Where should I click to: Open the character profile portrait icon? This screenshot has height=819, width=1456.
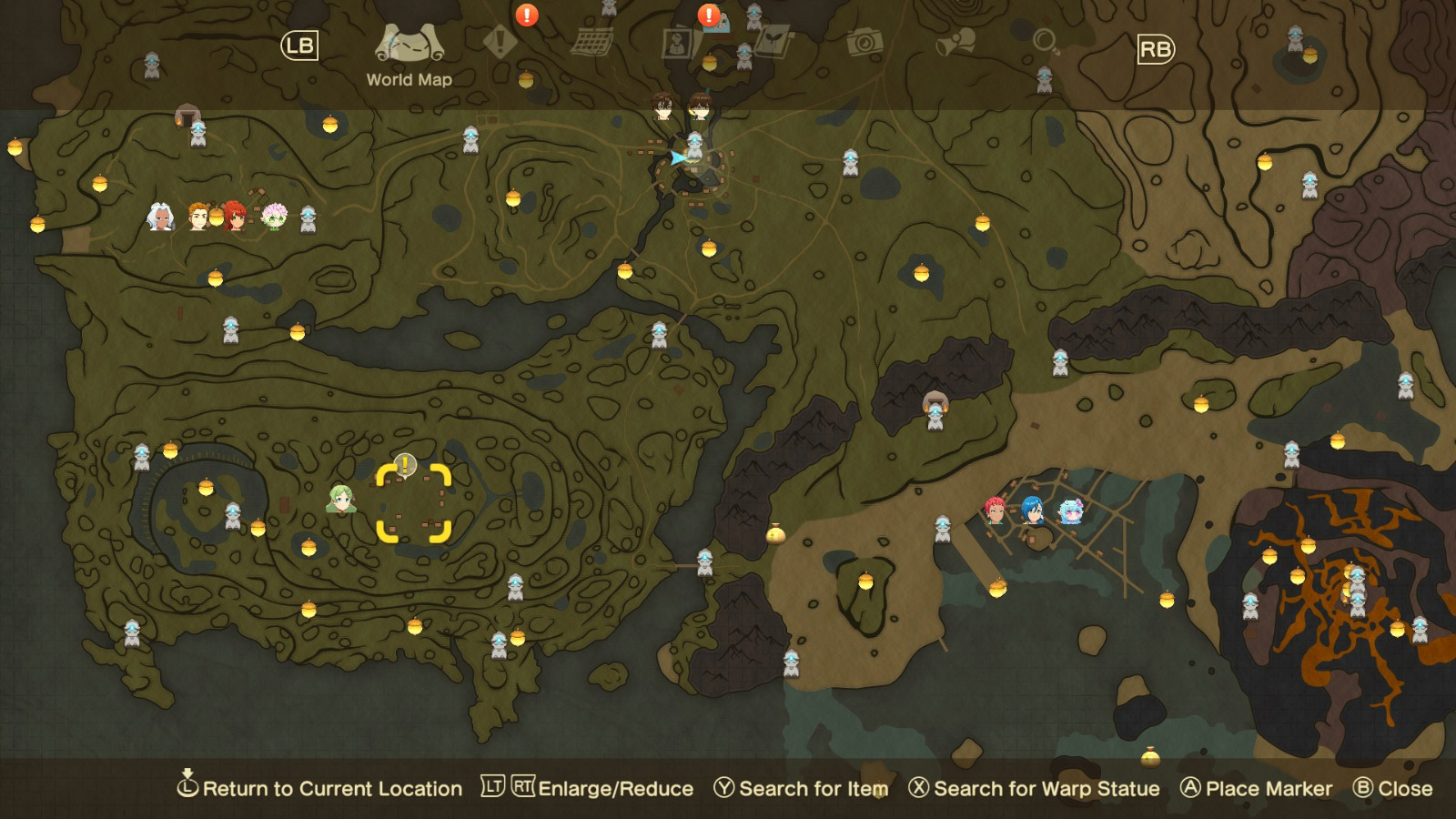pos(678,41)
